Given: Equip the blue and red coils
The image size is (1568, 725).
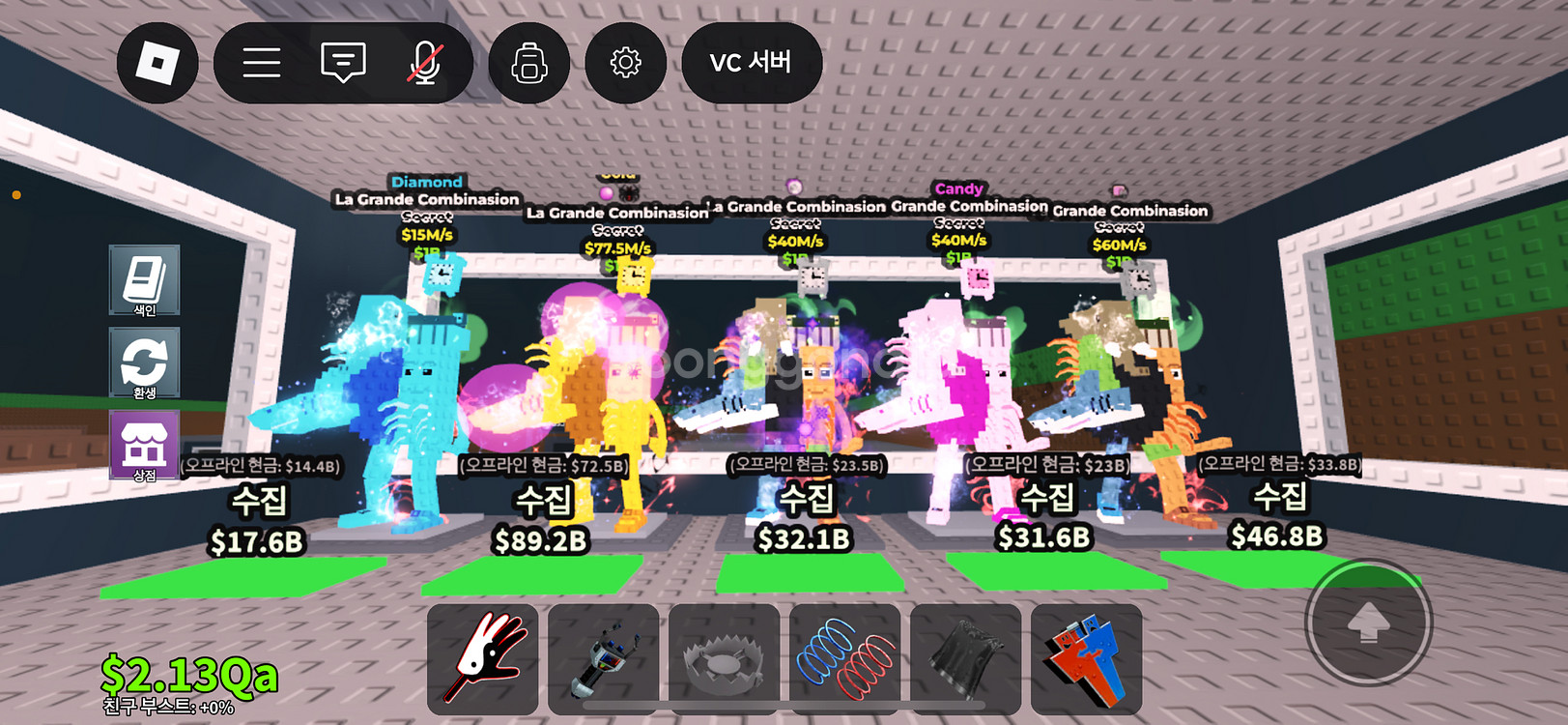Looking at the screenshot, I should [x=844, y=659].
